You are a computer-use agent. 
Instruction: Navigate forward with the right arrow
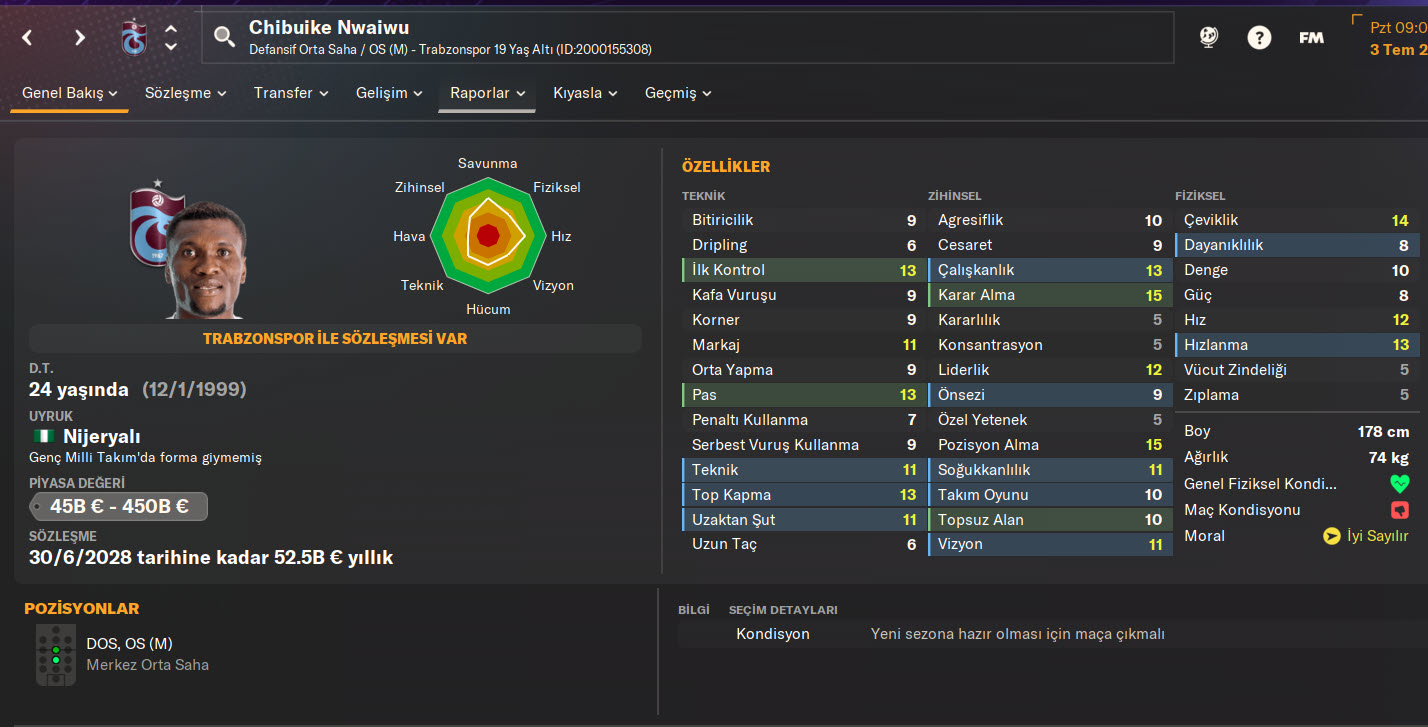click(x=80, y=38)
